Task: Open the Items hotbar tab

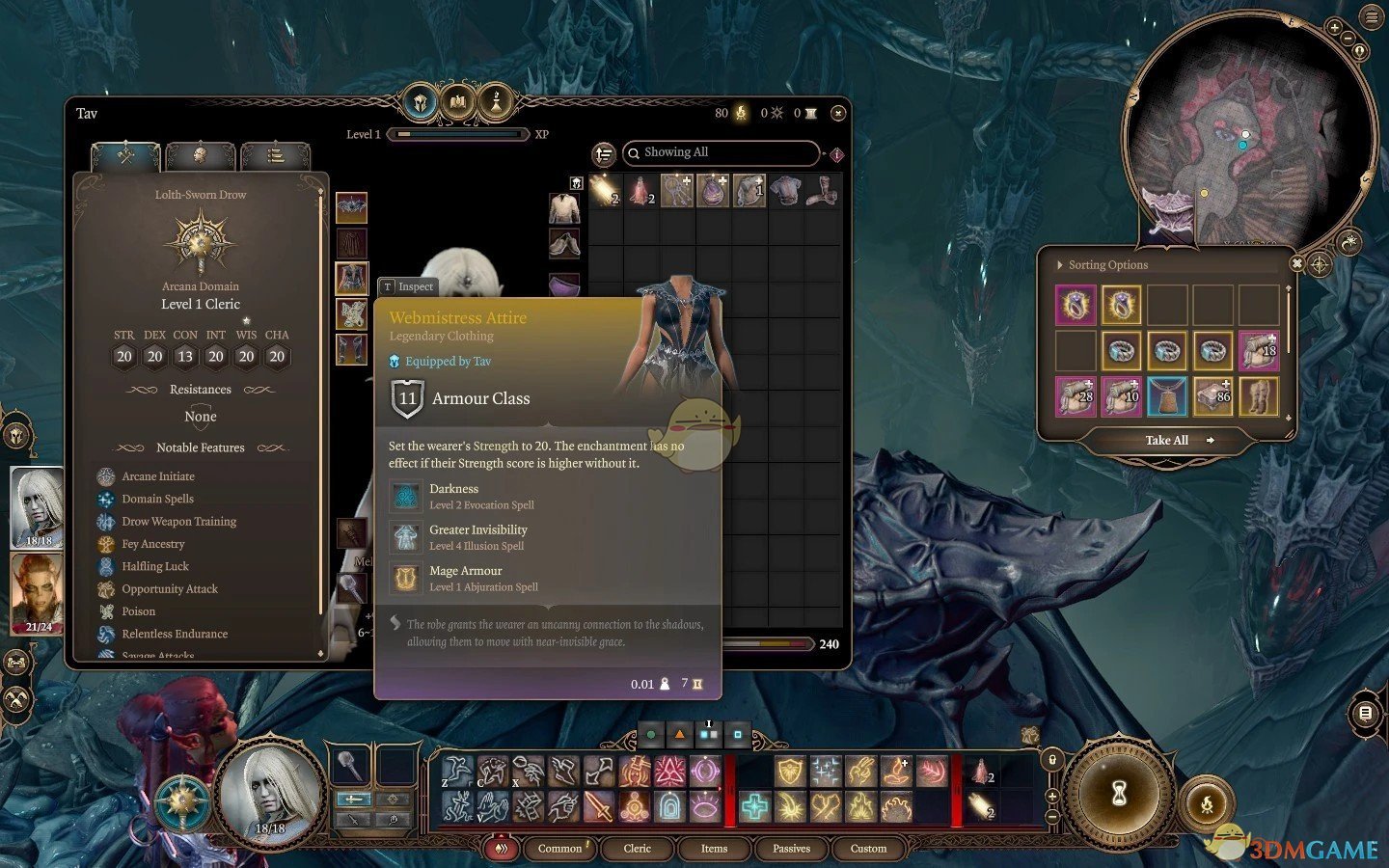Action: [714, 849]
